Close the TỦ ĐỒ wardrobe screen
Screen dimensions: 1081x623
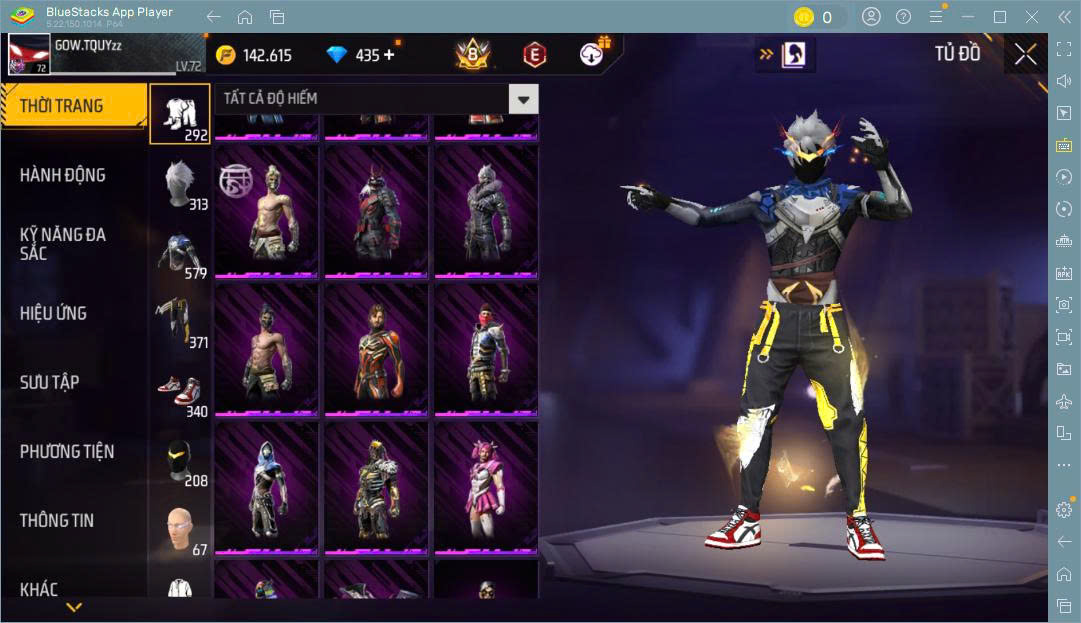coord(1025,55)
